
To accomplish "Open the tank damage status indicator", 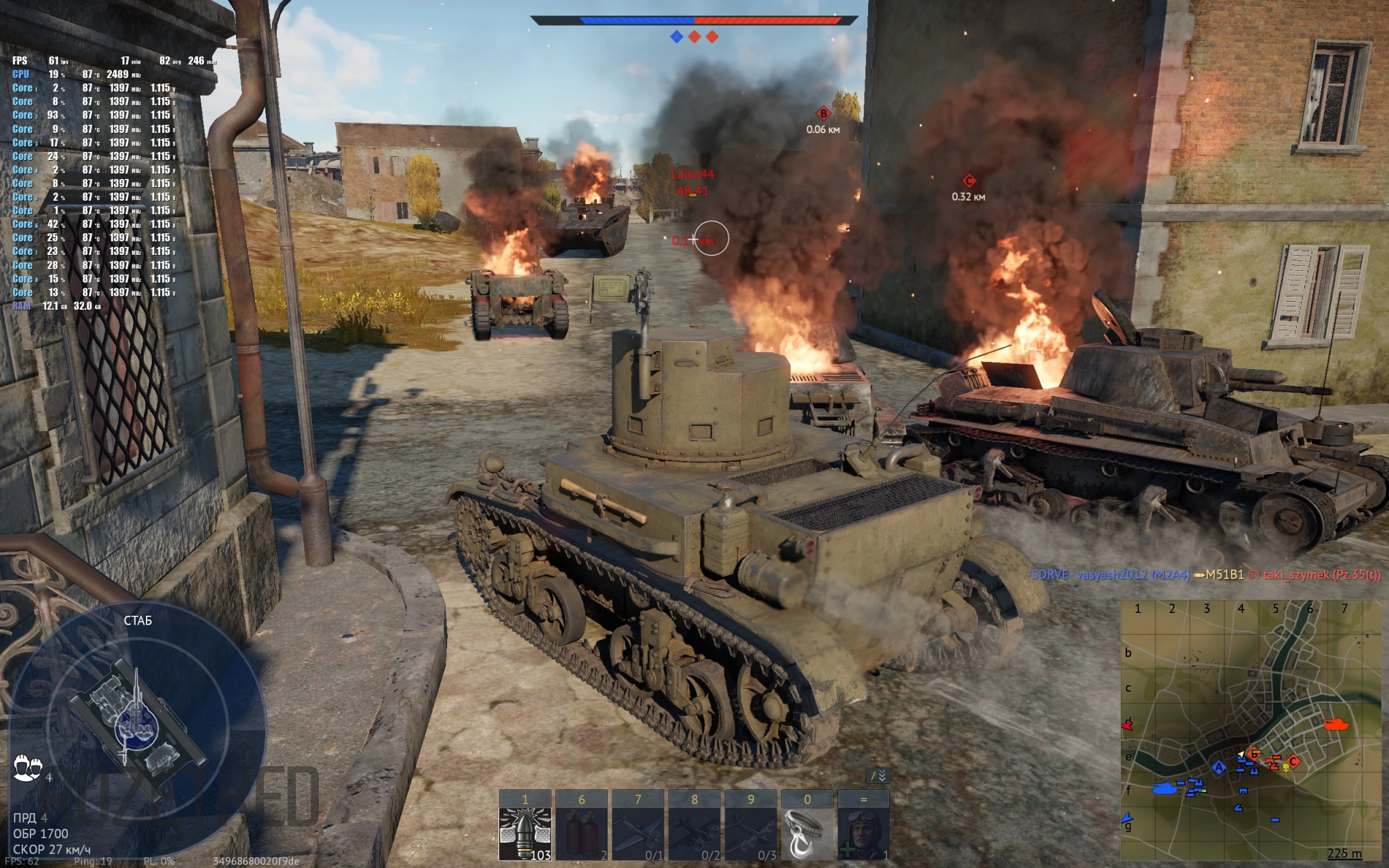I will (x=137, y=724).
